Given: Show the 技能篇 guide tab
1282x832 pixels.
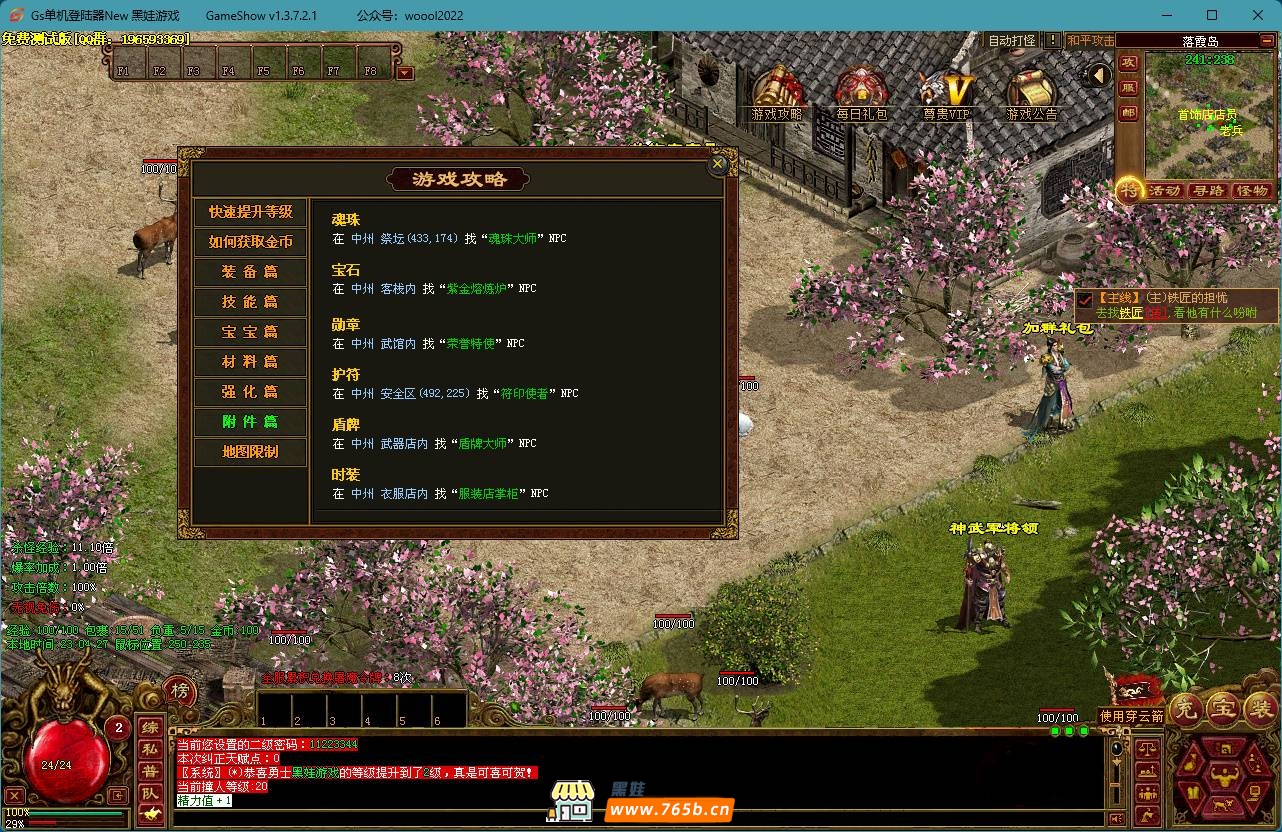Looking at the screenshot, I should tap(251, 302).
